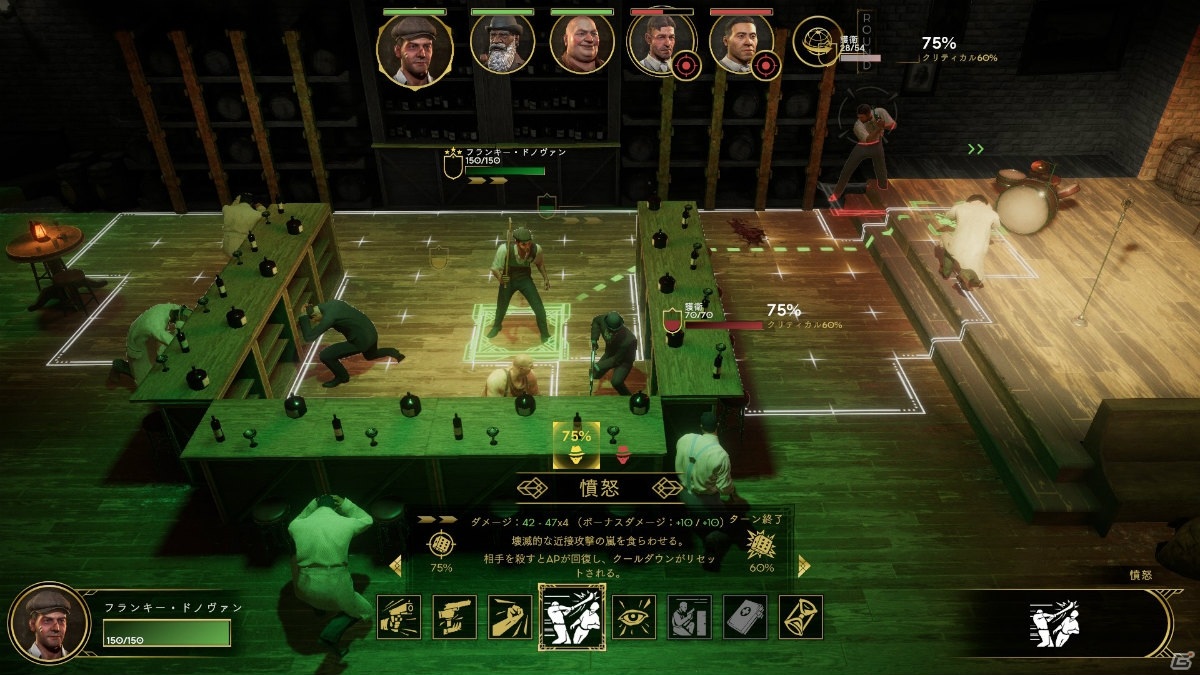The image size is (1200, 675).
Task: Click the hourglass end turn icon
Action: coord(801,617)
